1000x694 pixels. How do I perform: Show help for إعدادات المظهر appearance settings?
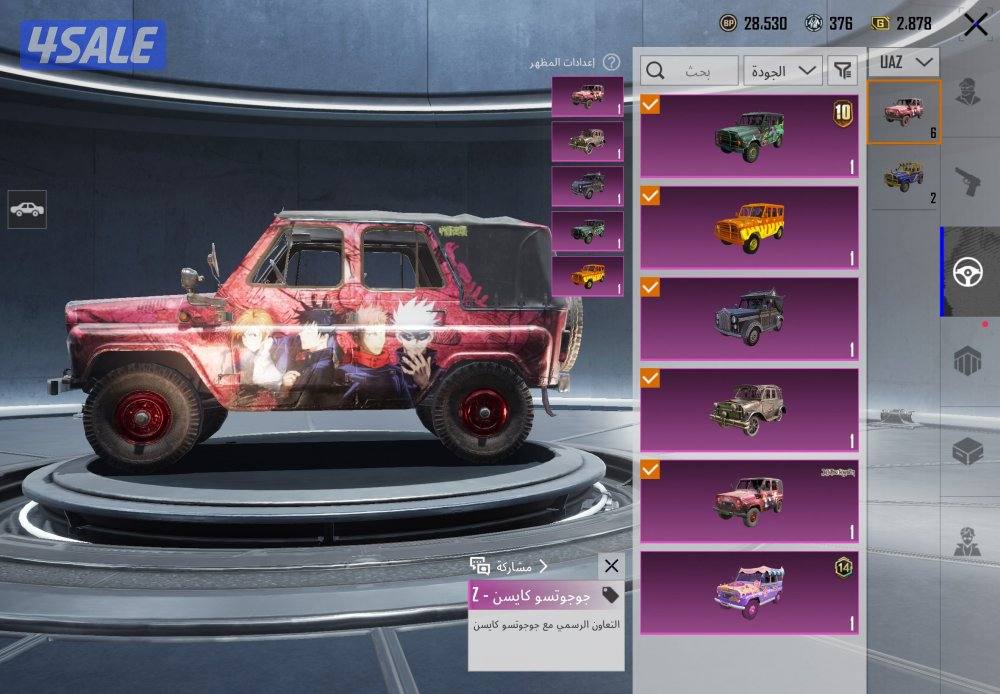pyautogui.click(x=612, y=62)
